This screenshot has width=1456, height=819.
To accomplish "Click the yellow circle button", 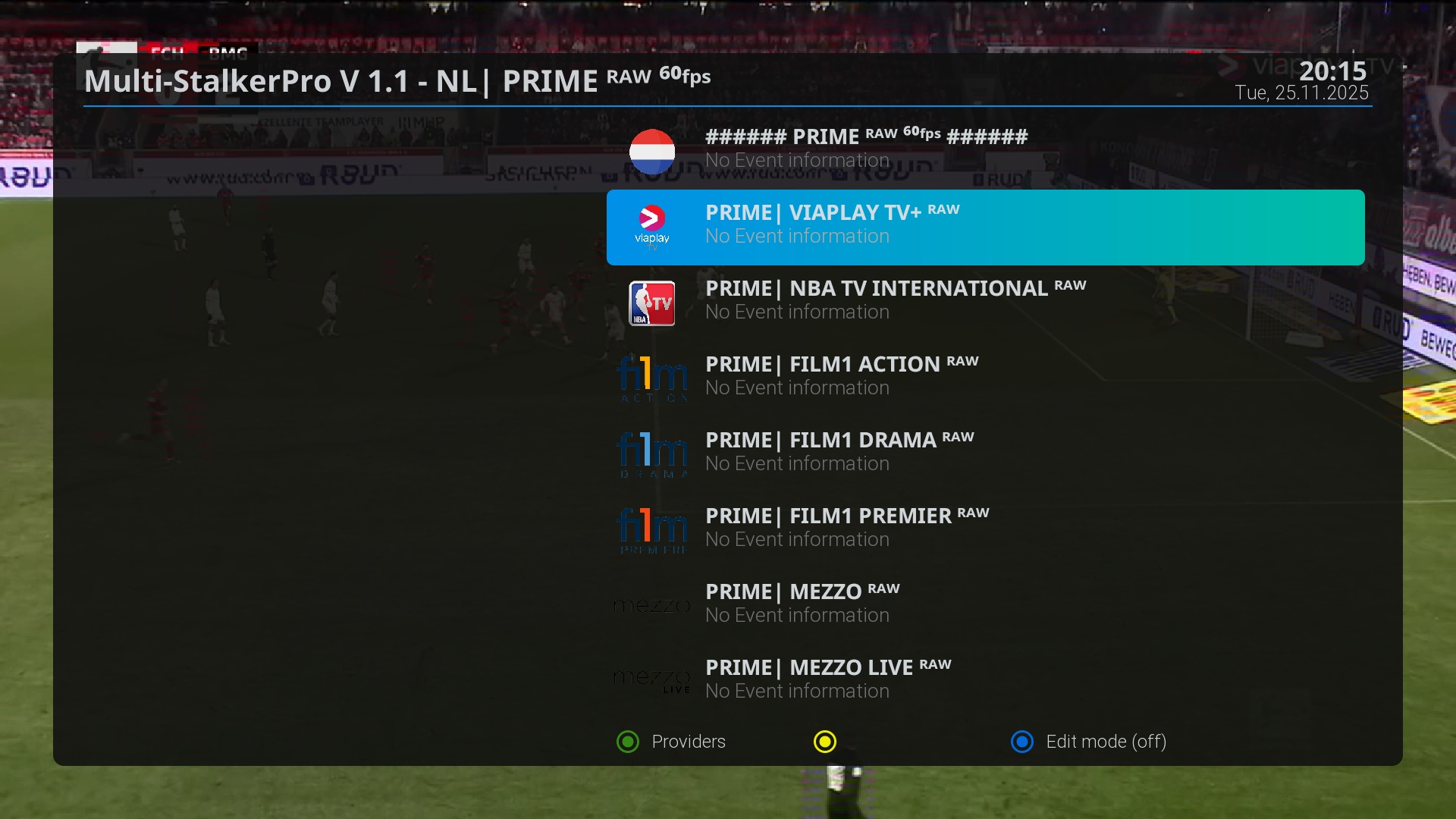I will click(824, 742).
